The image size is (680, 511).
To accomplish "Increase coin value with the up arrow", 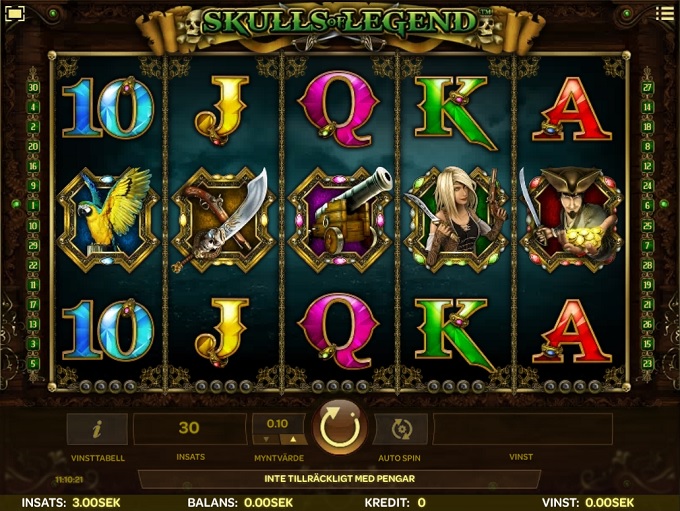I will 292,439.
